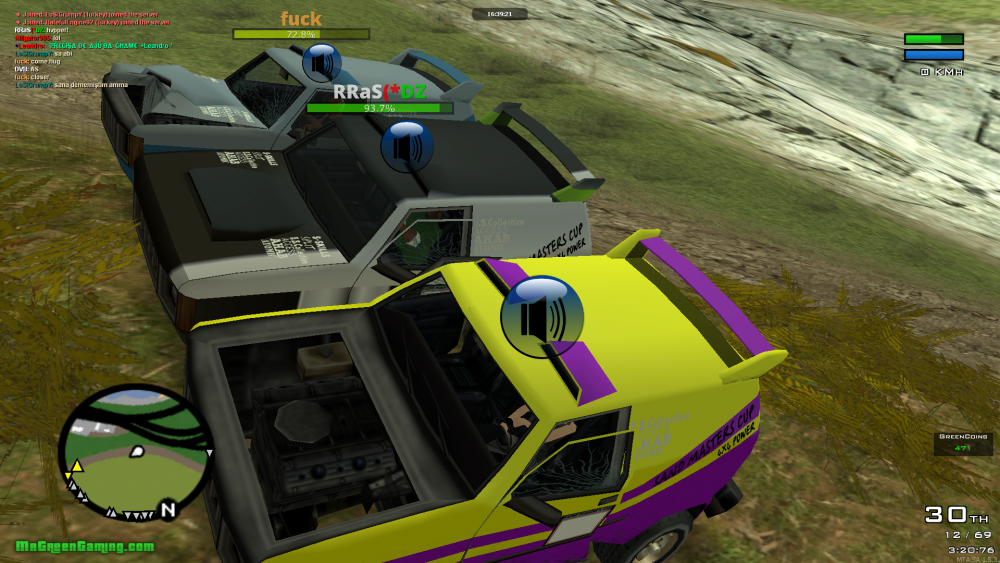Open the MrGreenGaming.com logo link

point(85,546)
